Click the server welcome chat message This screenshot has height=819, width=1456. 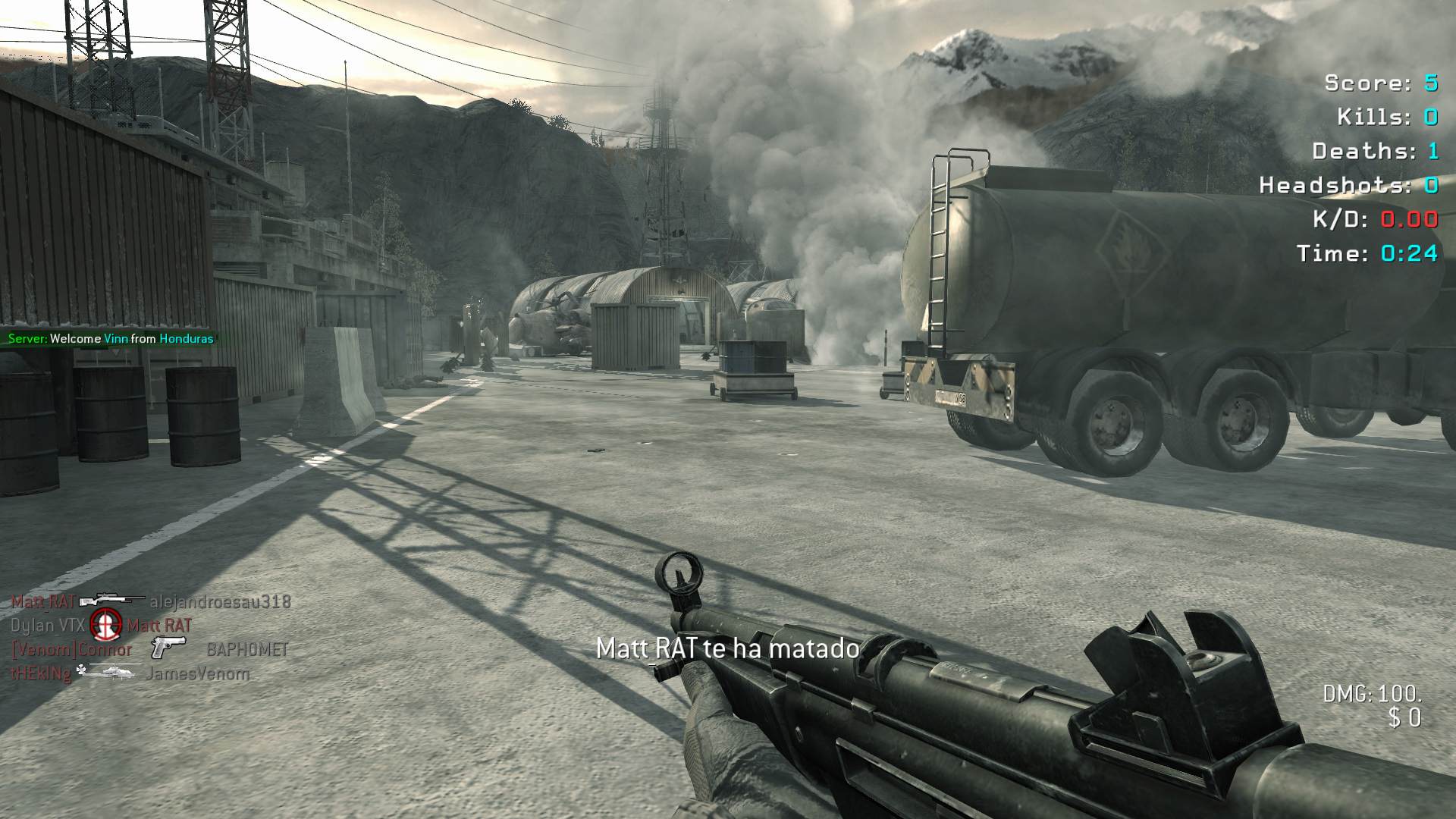[x=111, y=339]
